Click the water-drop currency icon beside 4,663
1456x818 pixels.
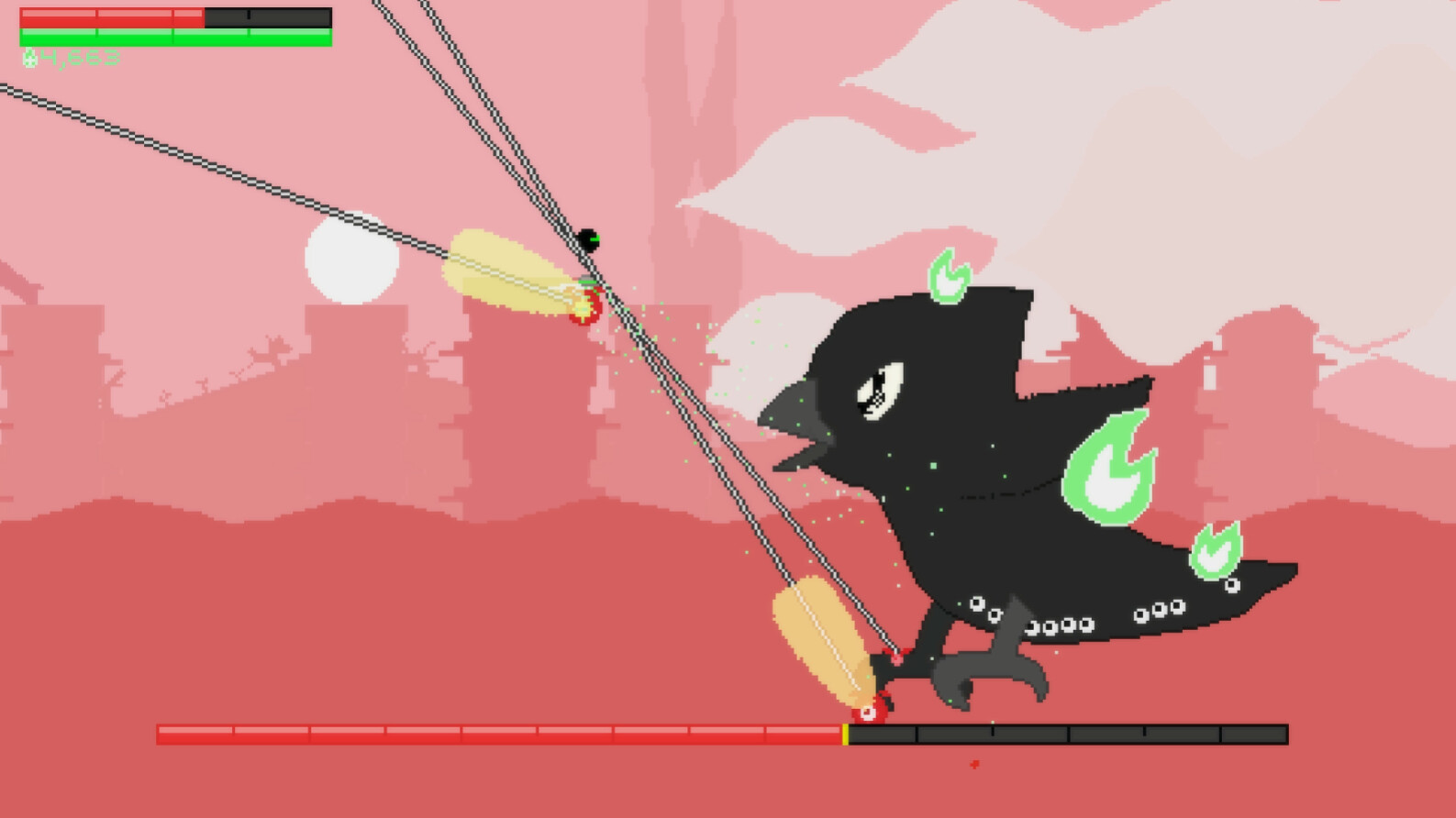[30, 57]
